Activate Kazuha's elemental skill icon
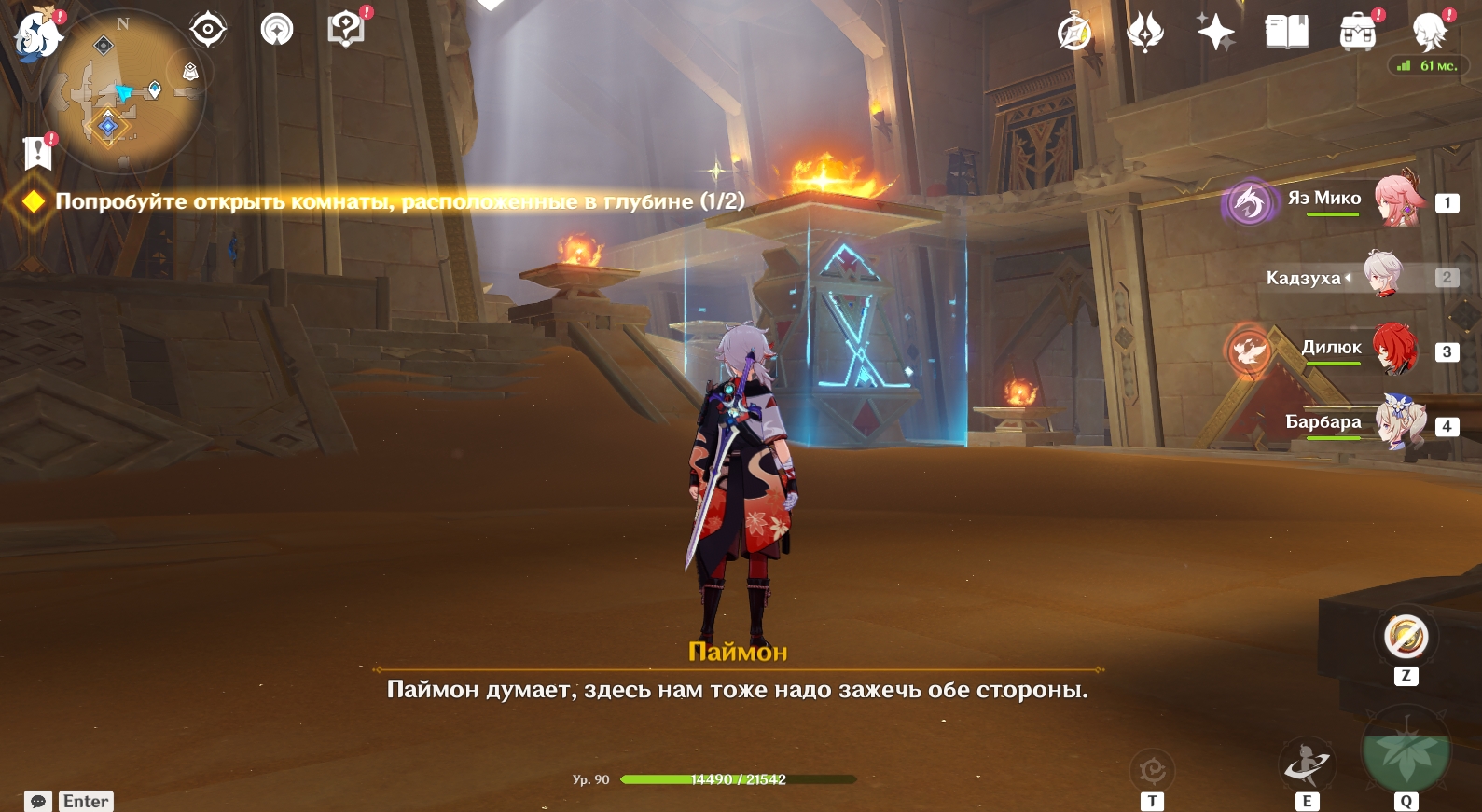 point(1307,764)
